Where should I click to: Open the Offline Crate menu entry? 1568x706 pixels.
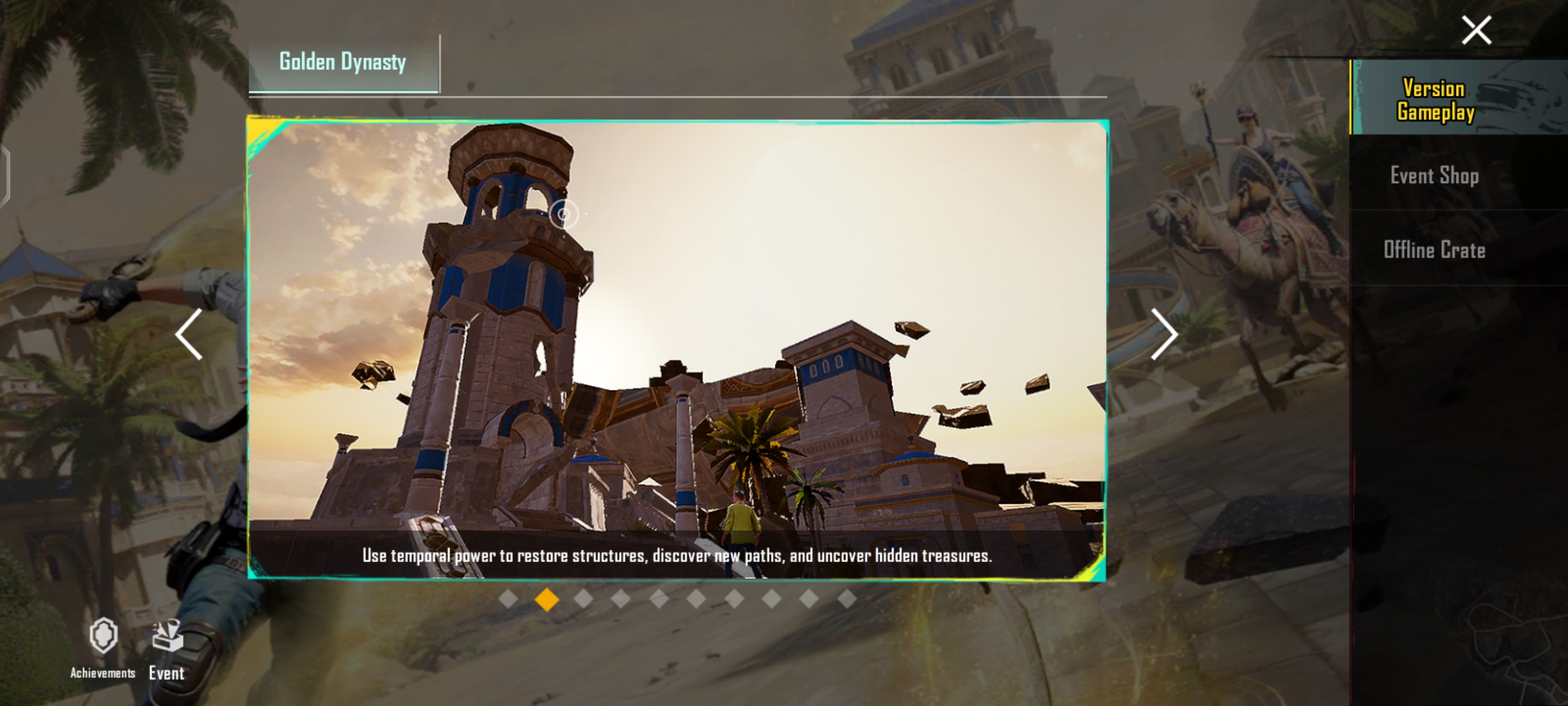pyautogui.click(x=1434, y=250)
